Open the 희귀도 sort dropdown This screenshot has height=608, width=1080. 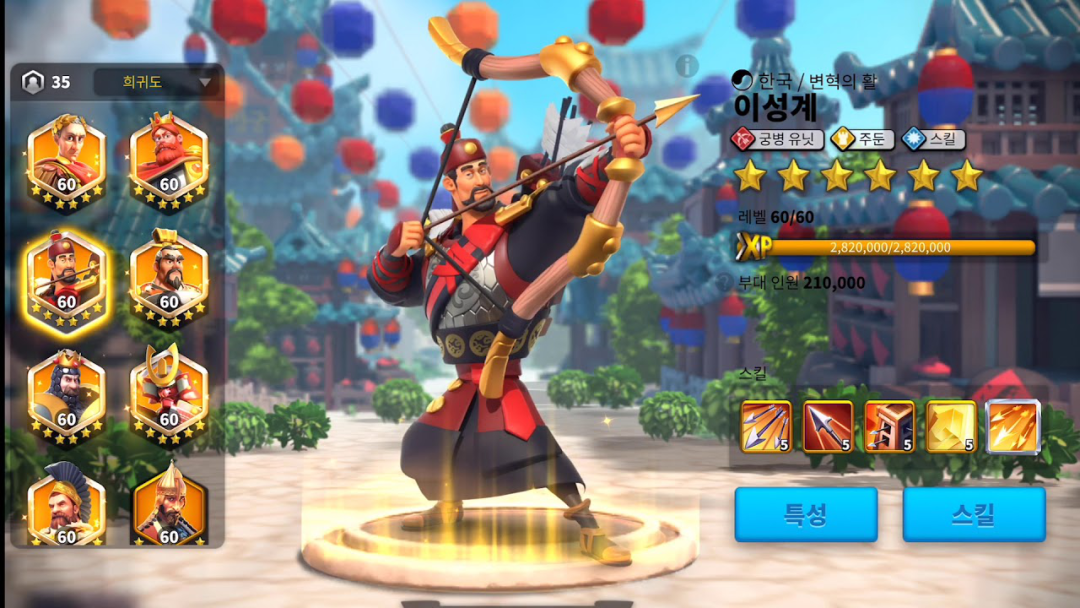coord(157,82)
